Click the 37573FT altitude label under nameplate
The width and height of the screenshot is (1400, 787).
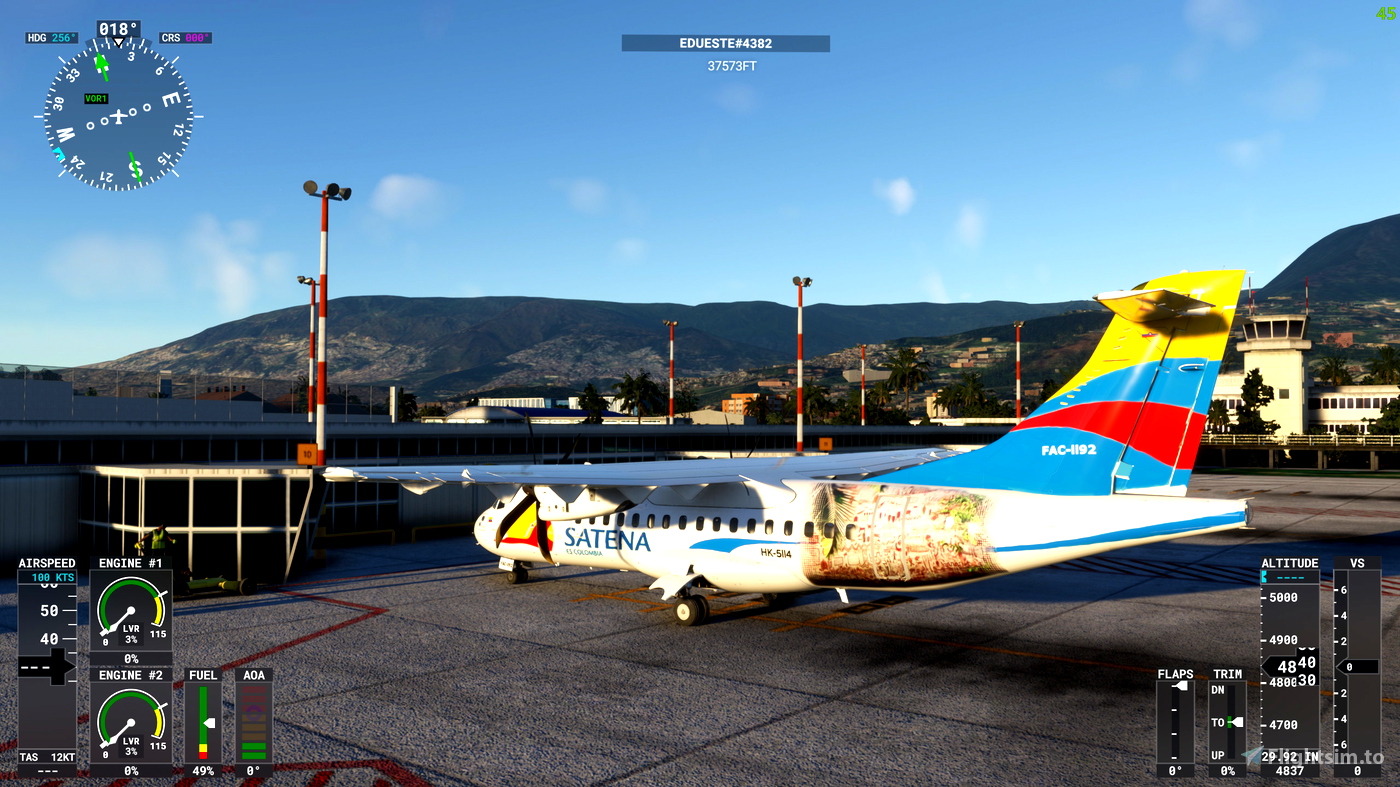tap(731, 64)
